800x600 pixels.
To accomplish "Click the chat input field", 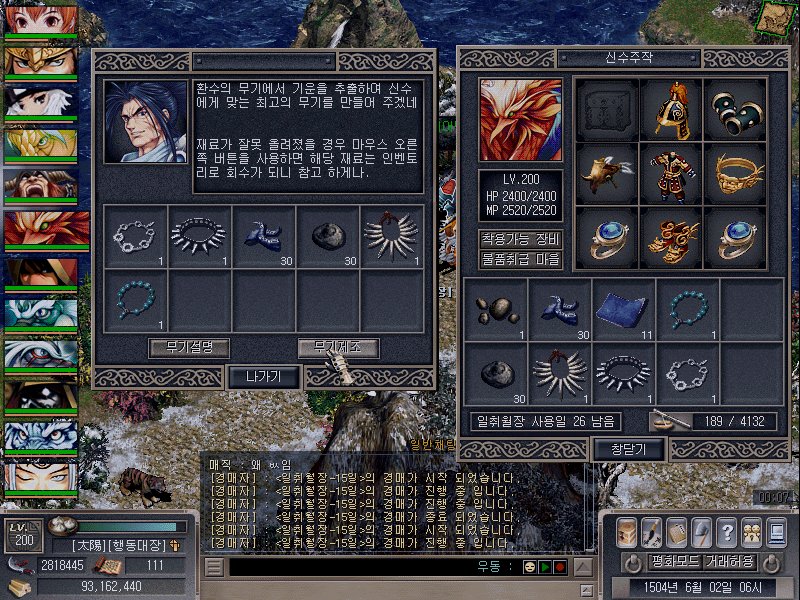I will point(350,567).
